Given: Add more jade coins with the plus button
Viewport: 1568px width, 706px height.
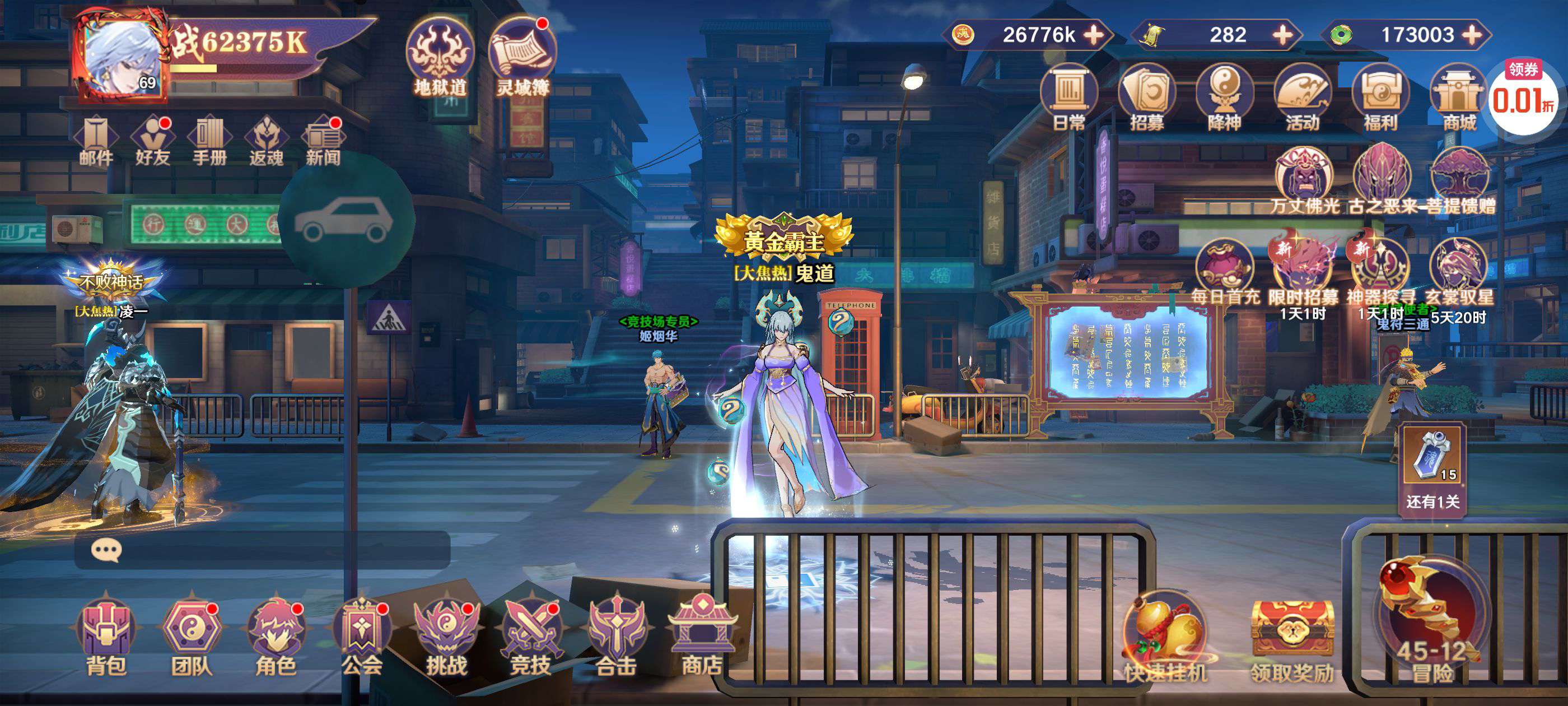Looking at the screenshot, I should (x=1472, y=35).
